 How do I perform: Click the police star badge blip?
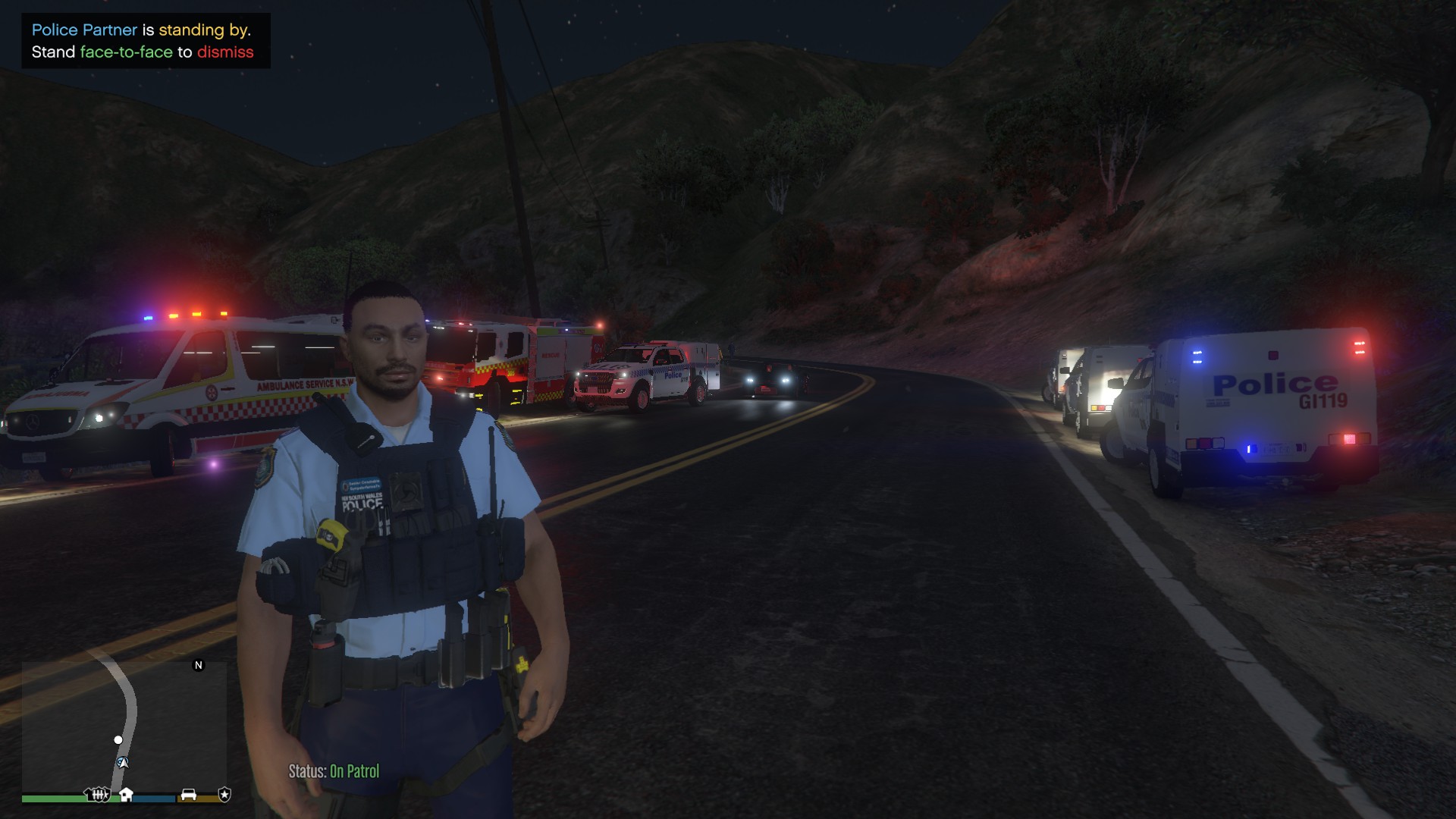224,794
